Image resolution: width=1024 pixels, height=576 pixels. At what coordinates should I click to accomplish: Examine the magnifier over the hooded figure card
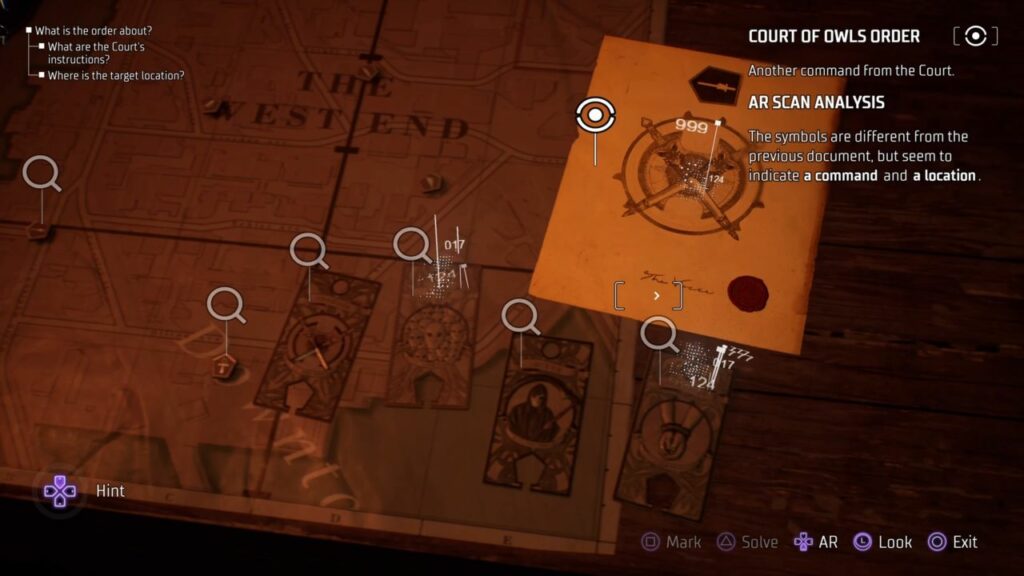[519, 315]
